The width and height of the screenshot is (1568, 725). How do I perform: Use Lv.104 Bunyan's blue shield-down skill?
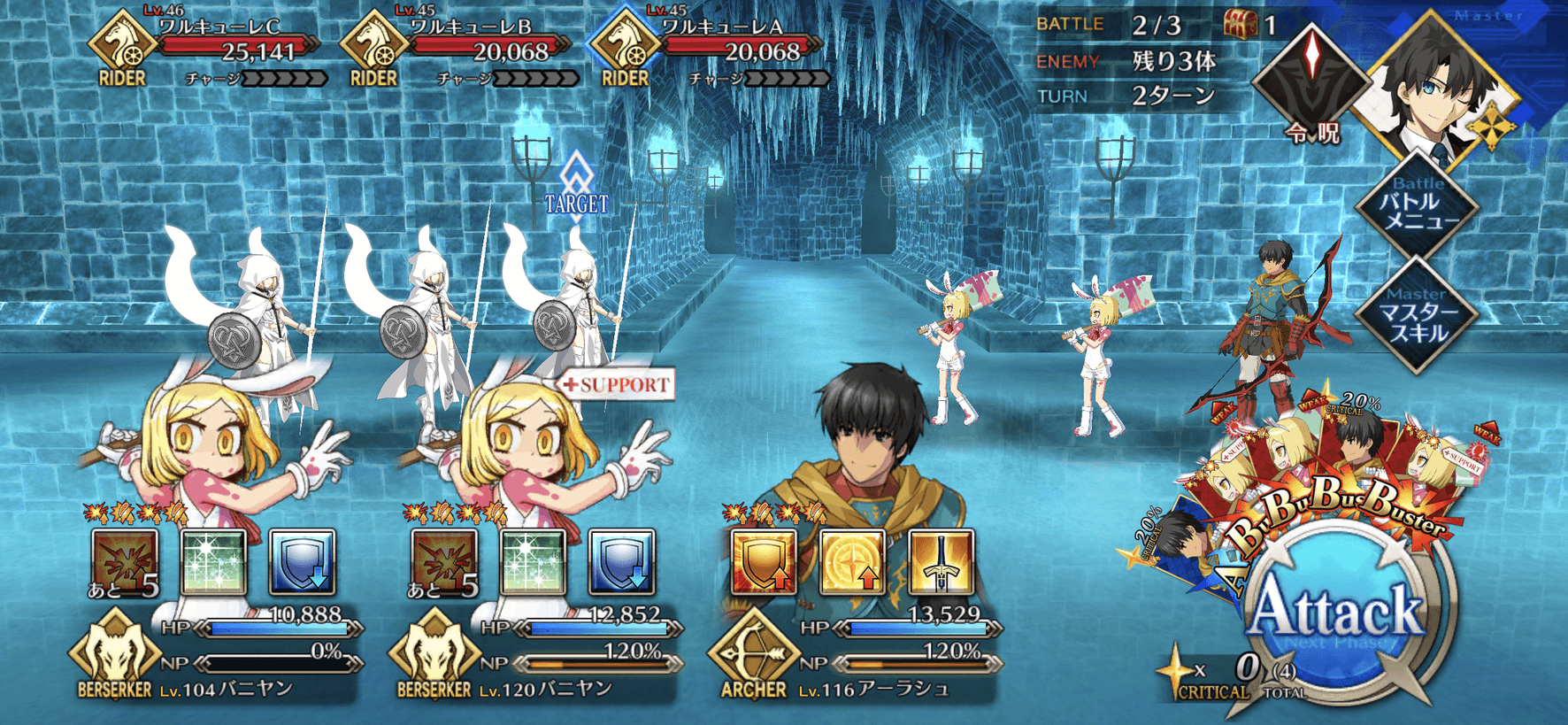302,561
